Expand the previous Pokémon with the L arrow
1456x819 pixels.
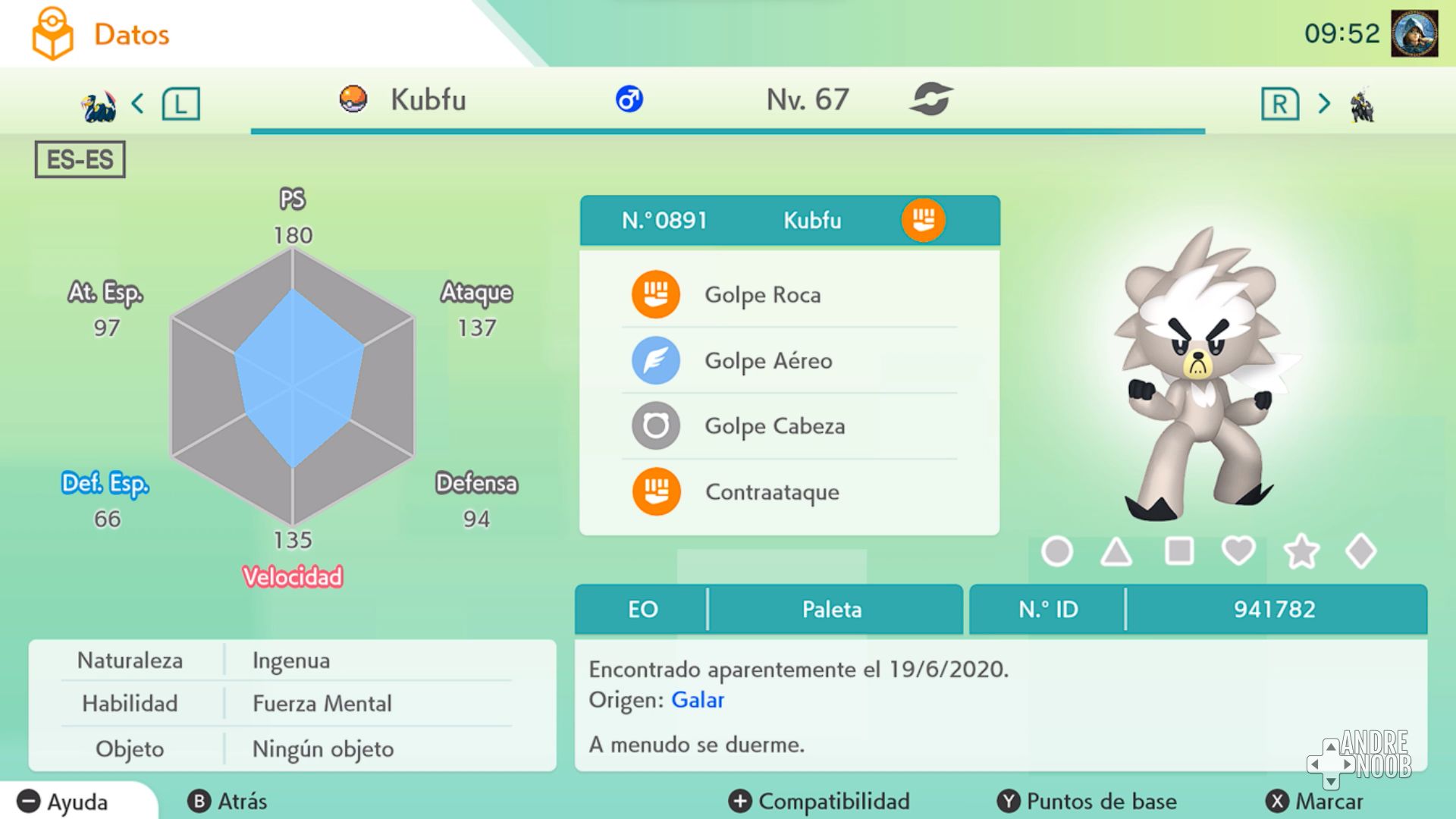tap(182, 104)
